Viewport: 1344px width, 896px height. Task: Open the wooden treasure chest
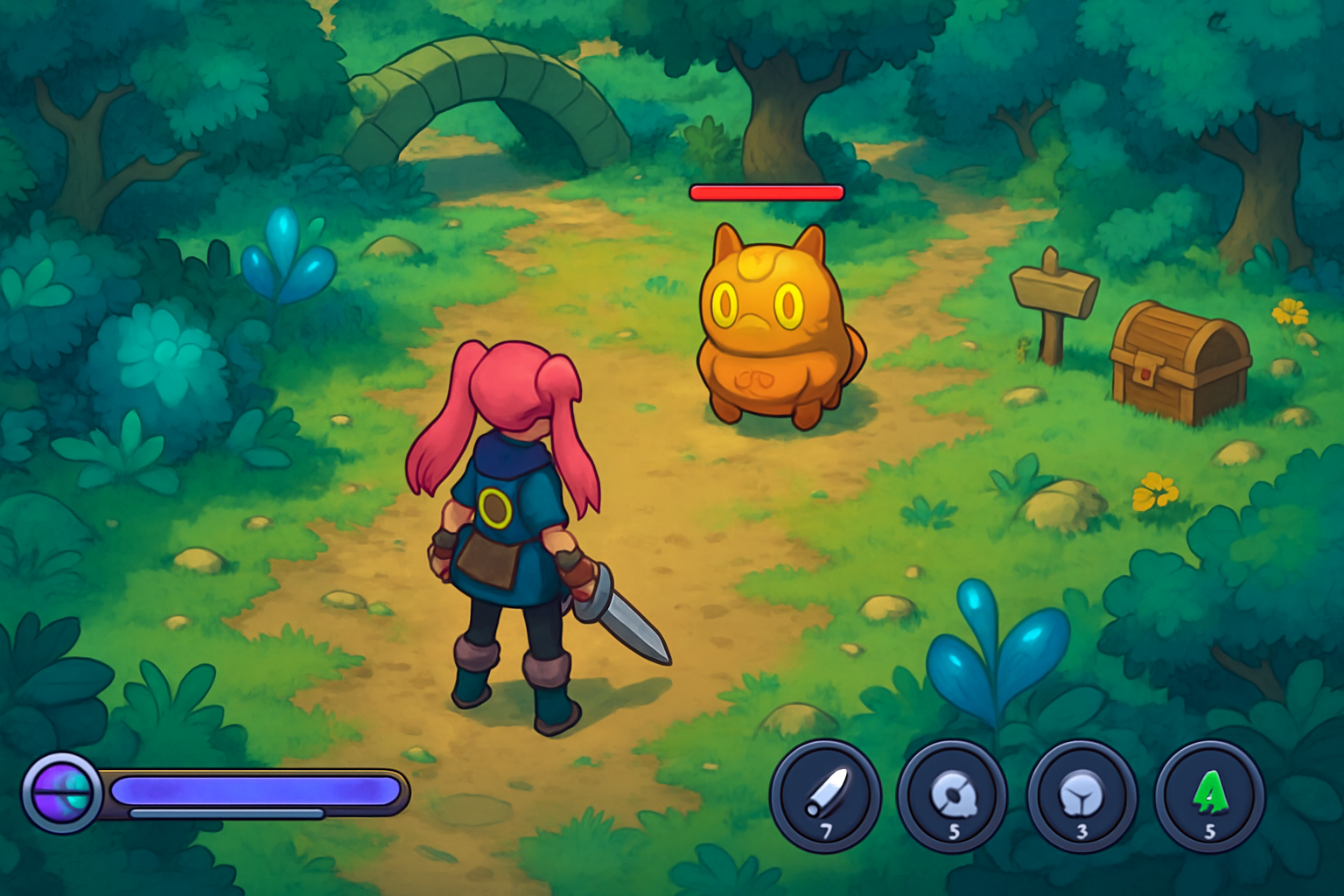pyautogui.click(x=1177, y=359)
